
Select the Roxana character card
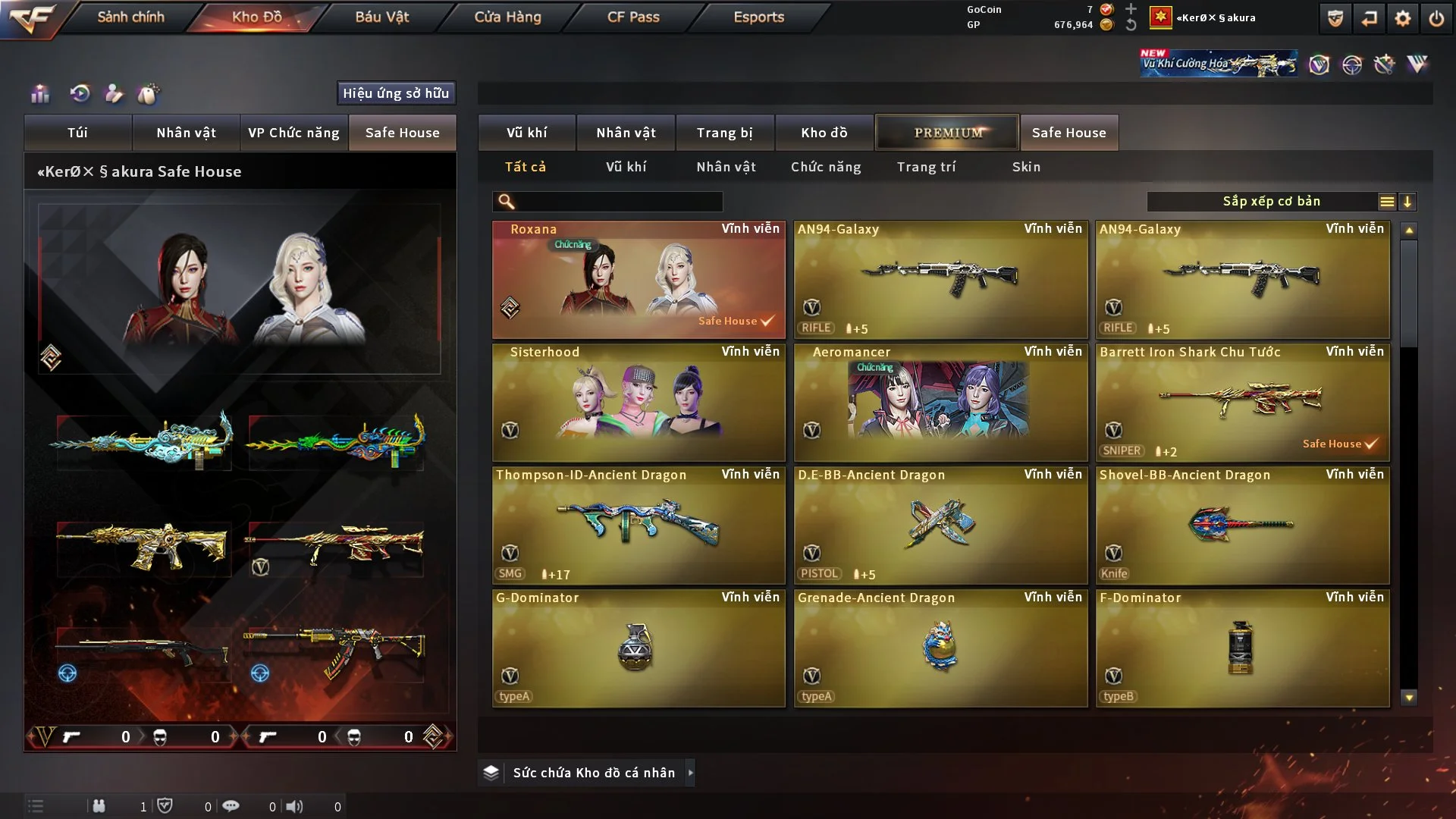coord(639,279)
